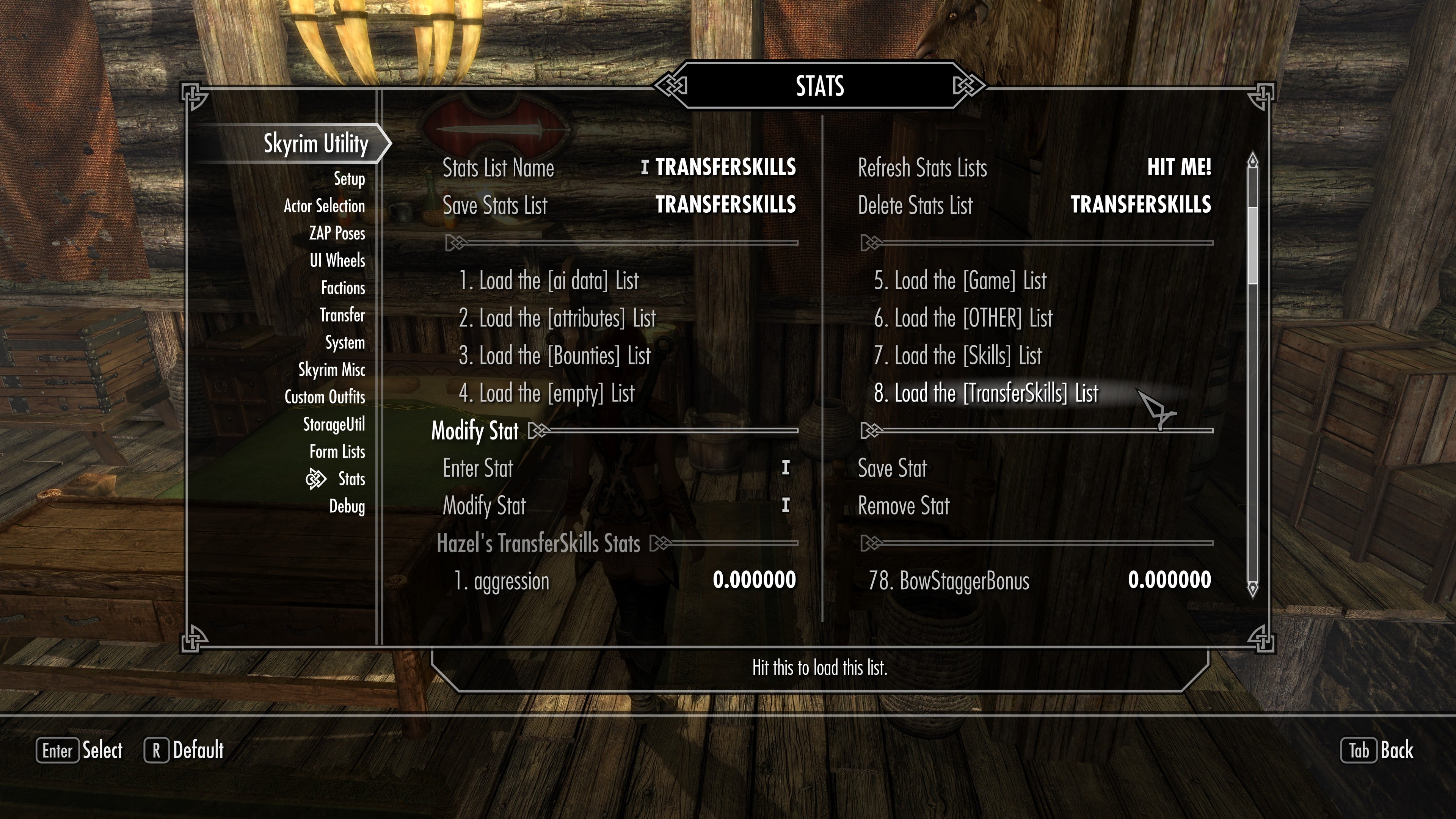Viewport: 1456px width, 819px height.
Task: Click the Tab key icon near Back
Action: pyautogui.click(x=1359, y=751)
